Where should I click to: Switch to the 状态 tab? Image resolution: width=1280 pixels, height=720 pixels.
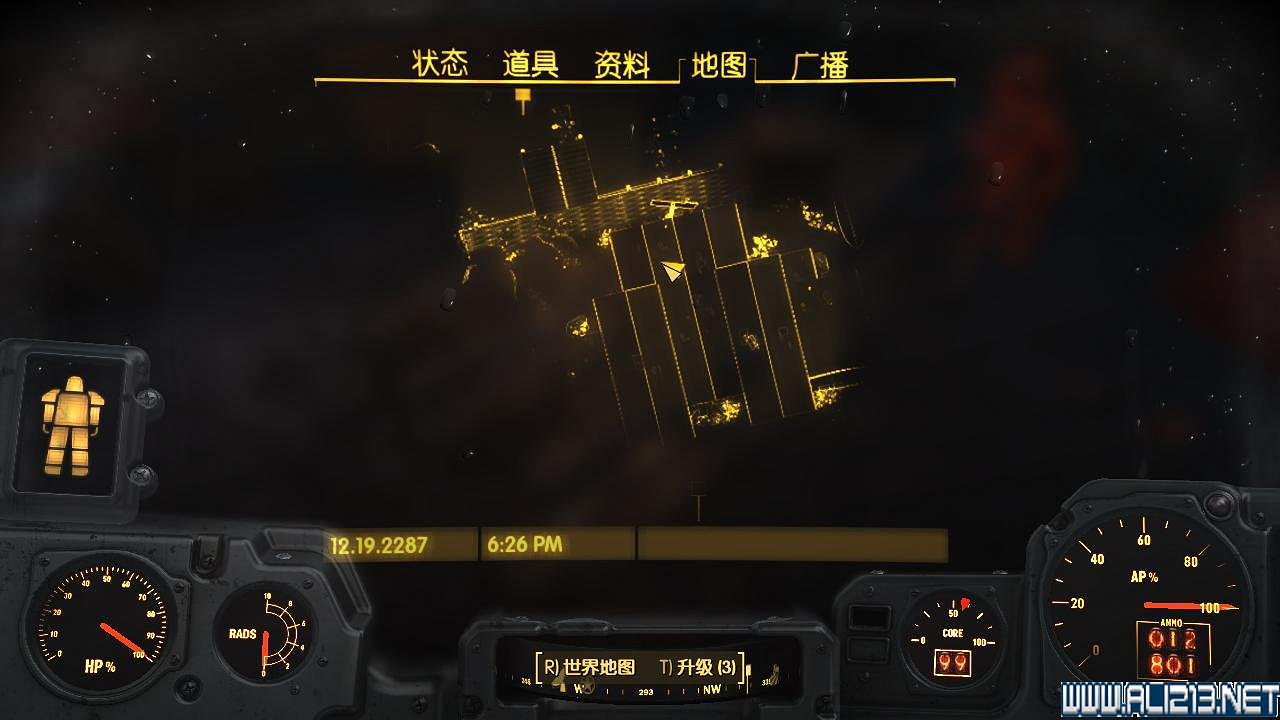click(x=440, y=62)
